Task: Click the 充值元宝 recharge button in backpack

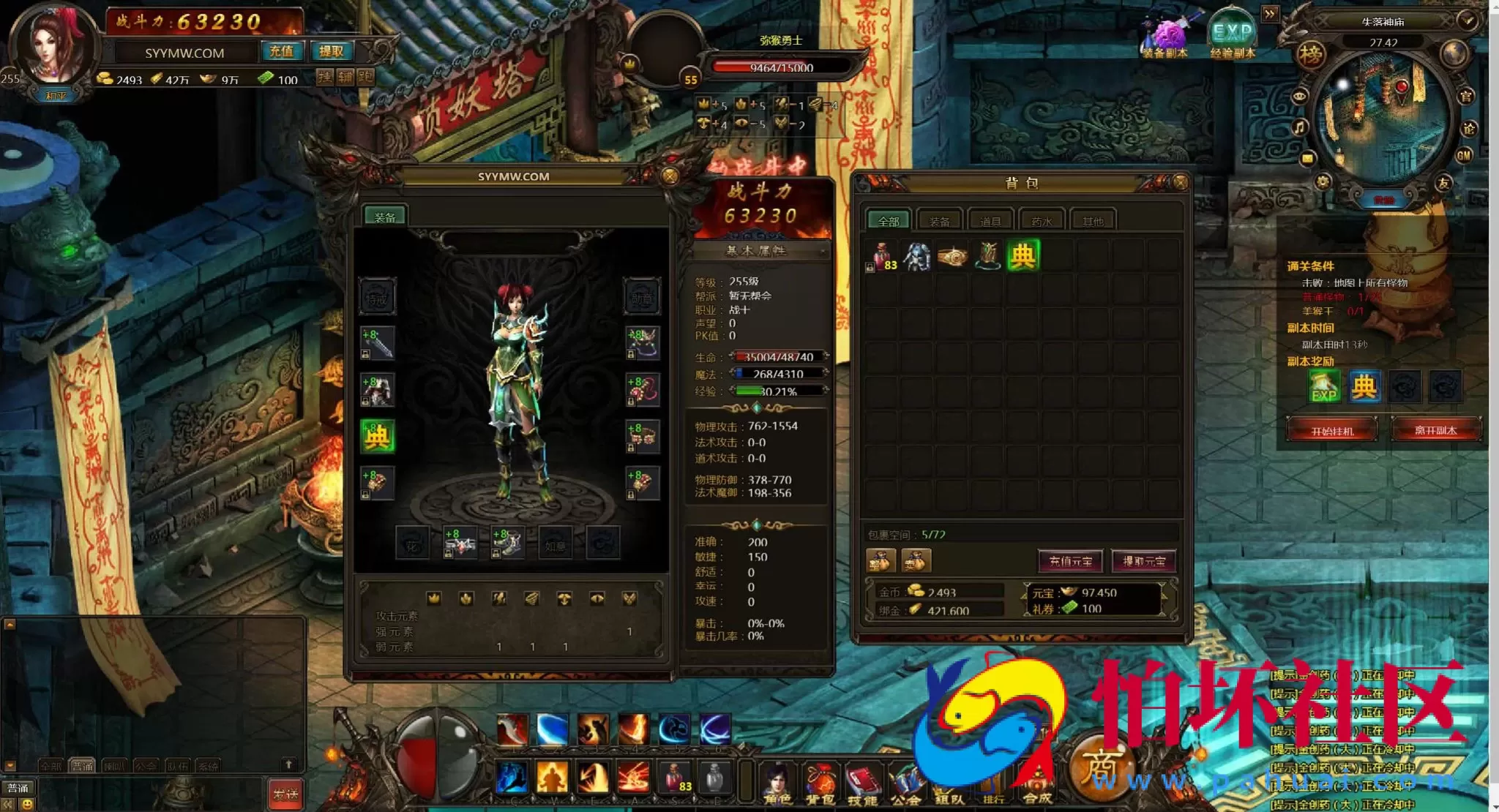Action: (1070, 561)
